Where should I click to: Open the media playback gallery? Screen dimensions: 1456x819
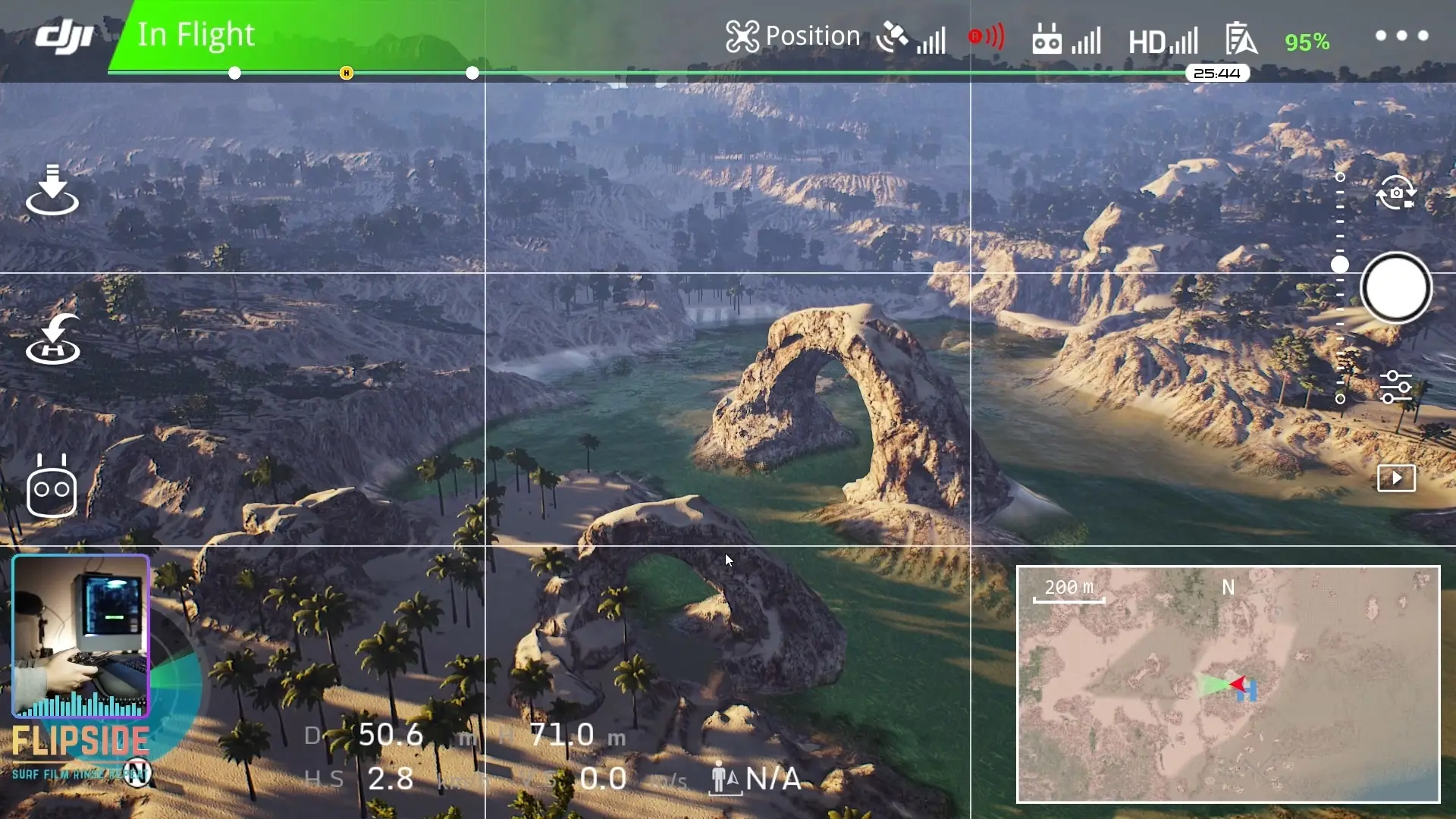pyautogui.click(x=1396, y=479)
